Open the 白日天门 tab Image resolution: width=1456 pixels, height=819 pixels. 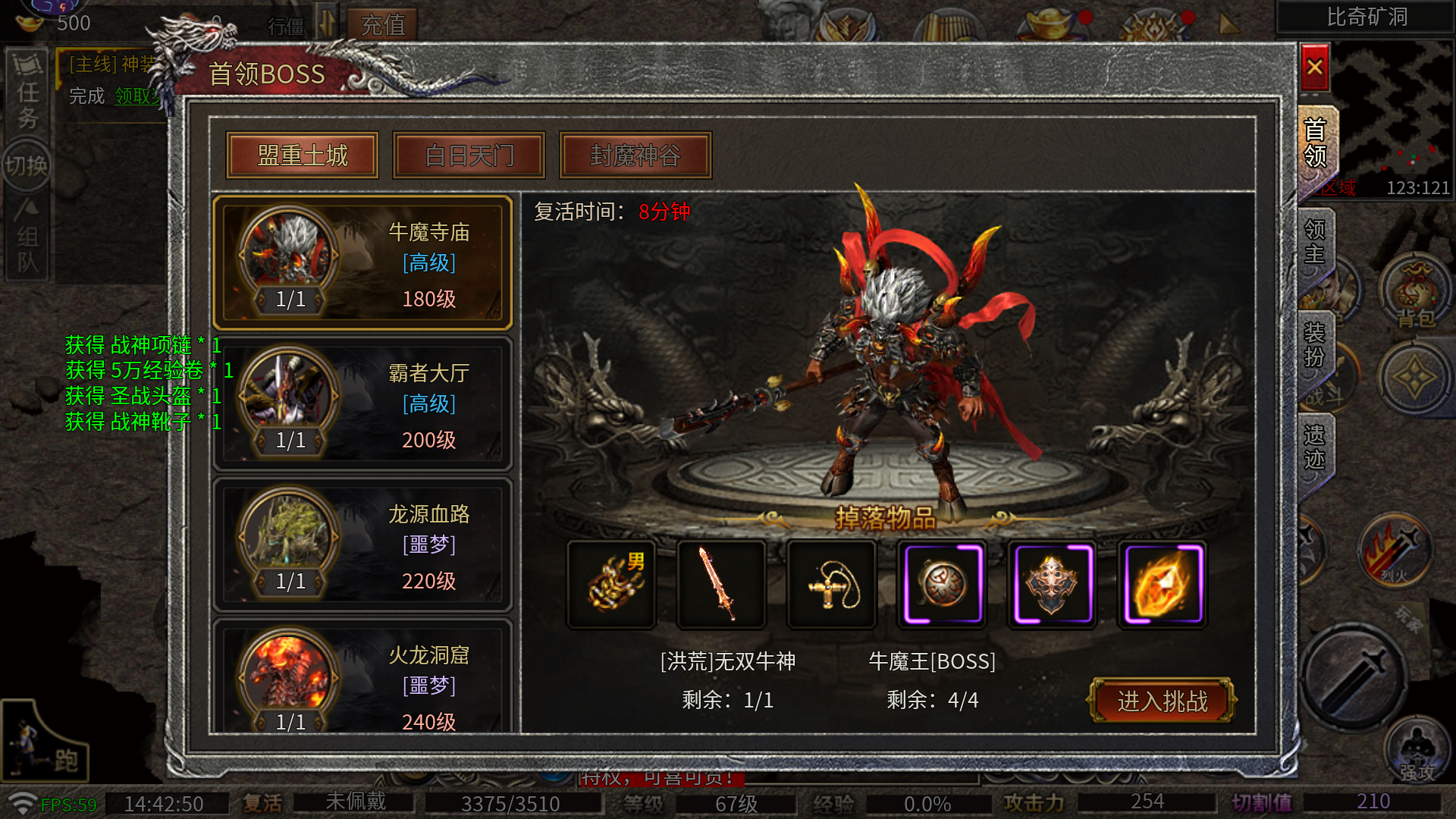(469, 155)
